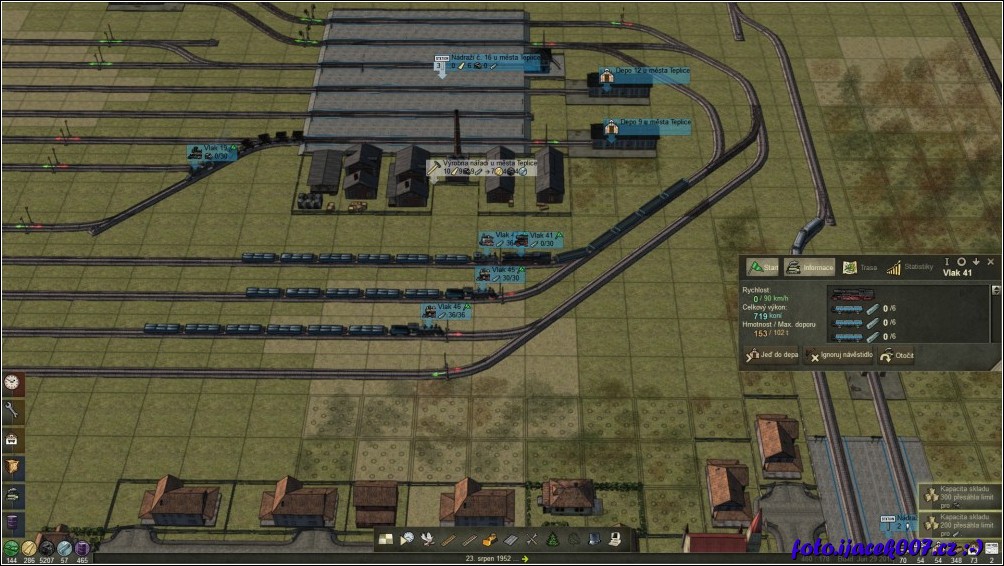Click the circle icon in Vlak 41 header
This screenshot has height=566, width=1004.
click(961, 261)
